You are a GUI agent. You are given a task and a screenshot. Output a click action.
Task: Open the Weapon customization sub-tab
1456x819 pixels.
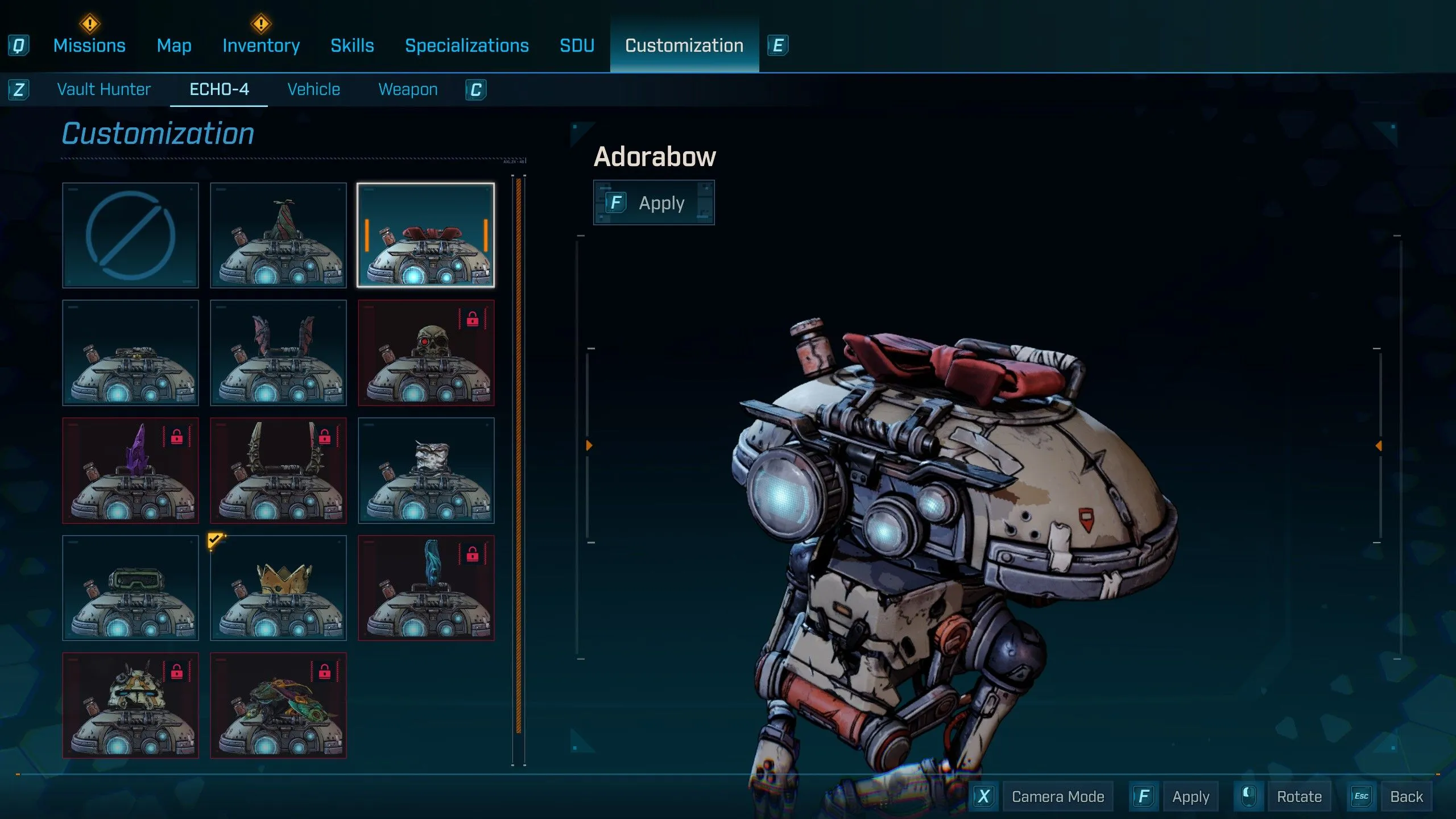[408, 89]
